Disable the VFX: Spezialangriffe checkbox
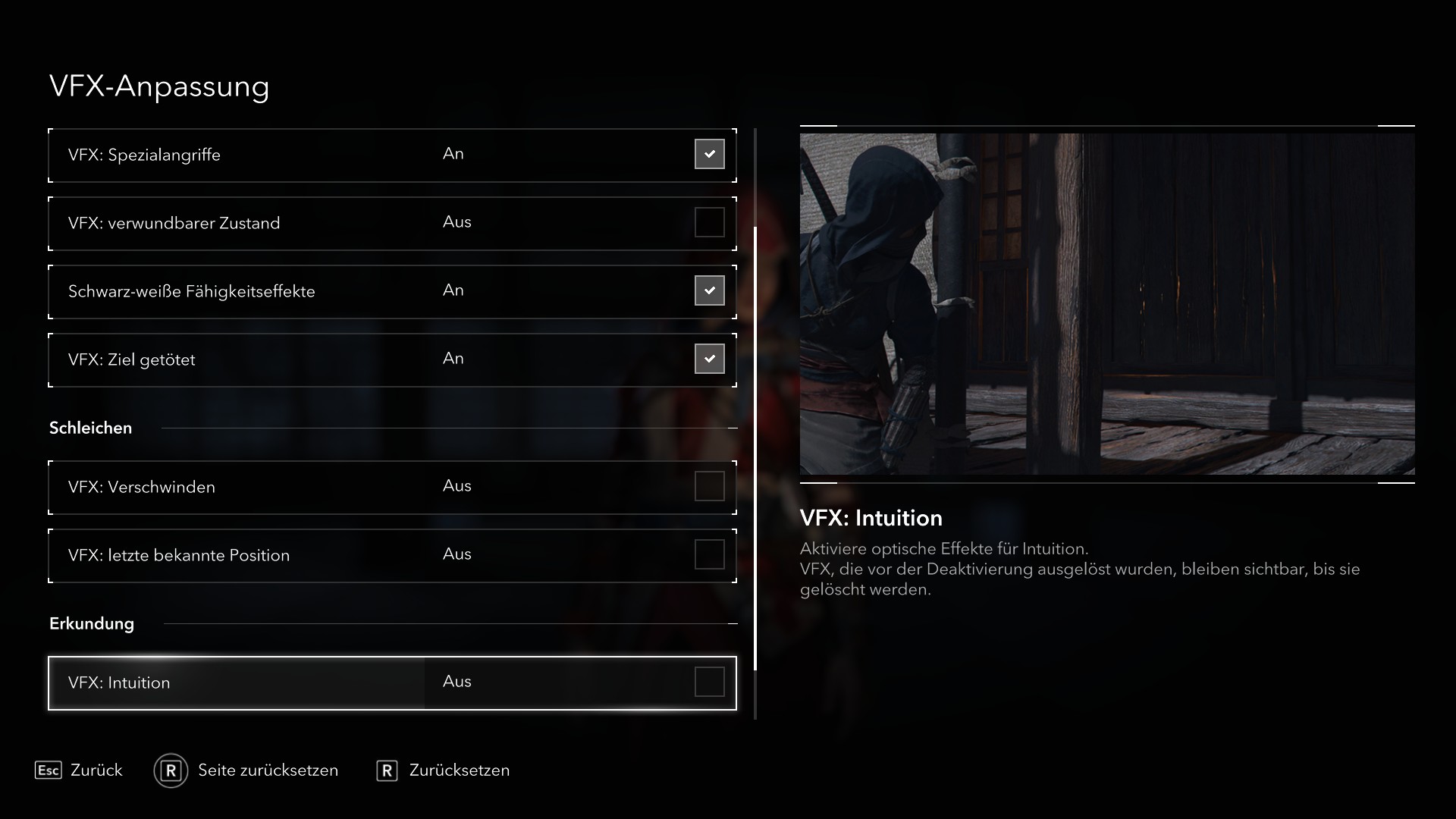The image size is (1456, 819). [x=709, y=154]
